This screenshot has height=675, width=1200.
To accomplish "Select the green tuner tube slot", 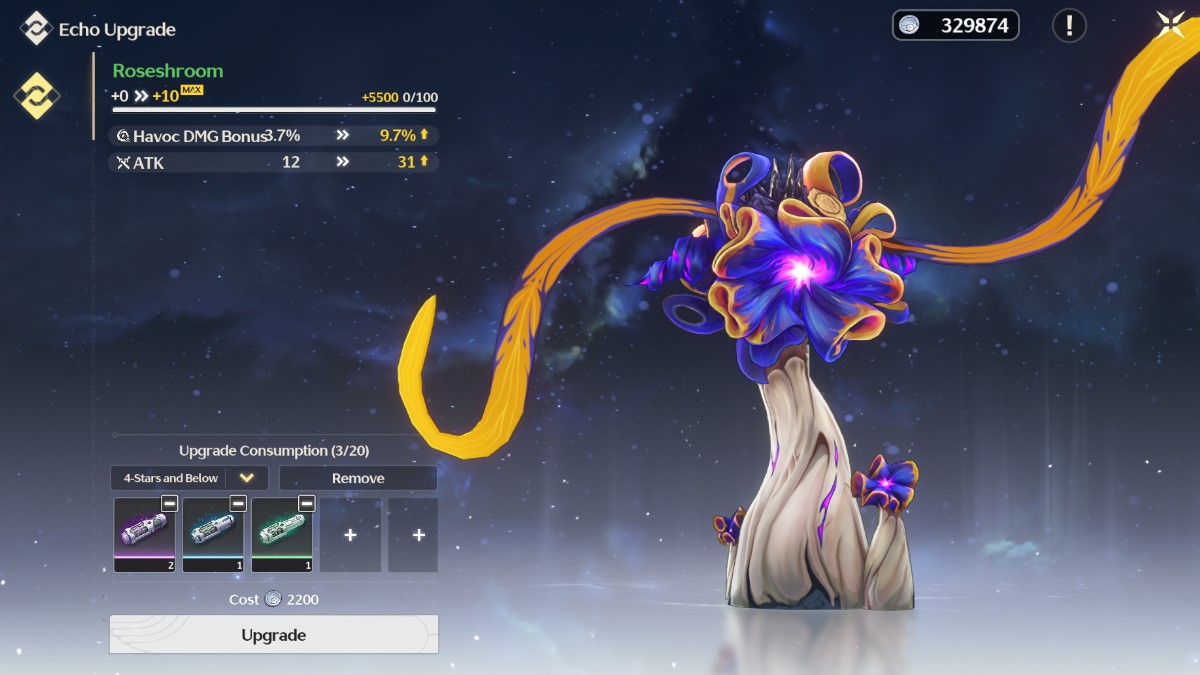I will (281, 534).
